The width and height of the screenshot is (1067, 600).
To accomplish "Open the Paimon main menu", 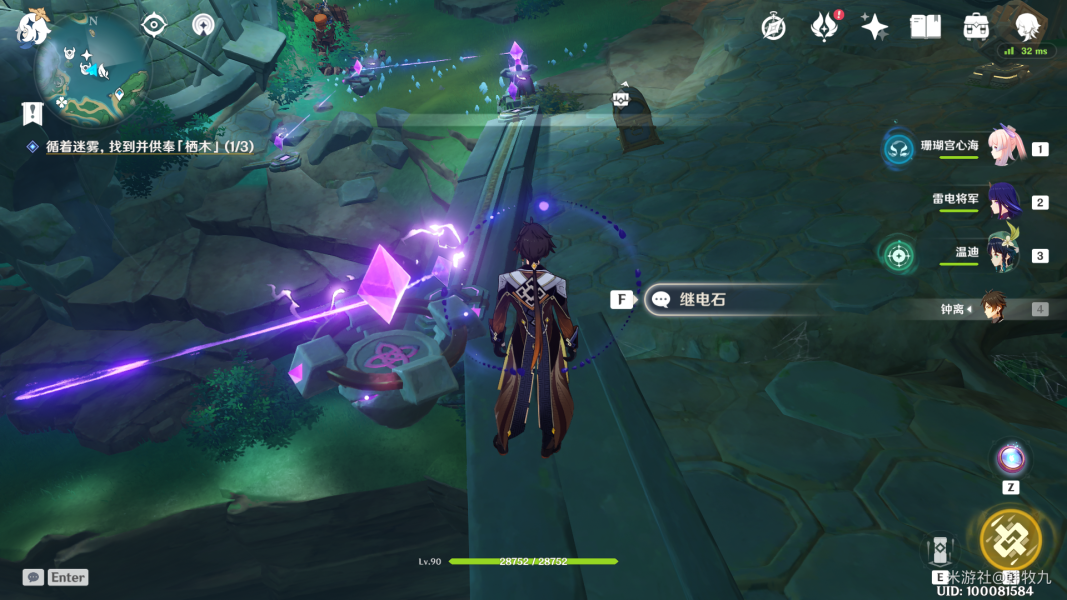I will tap(33, 27).
